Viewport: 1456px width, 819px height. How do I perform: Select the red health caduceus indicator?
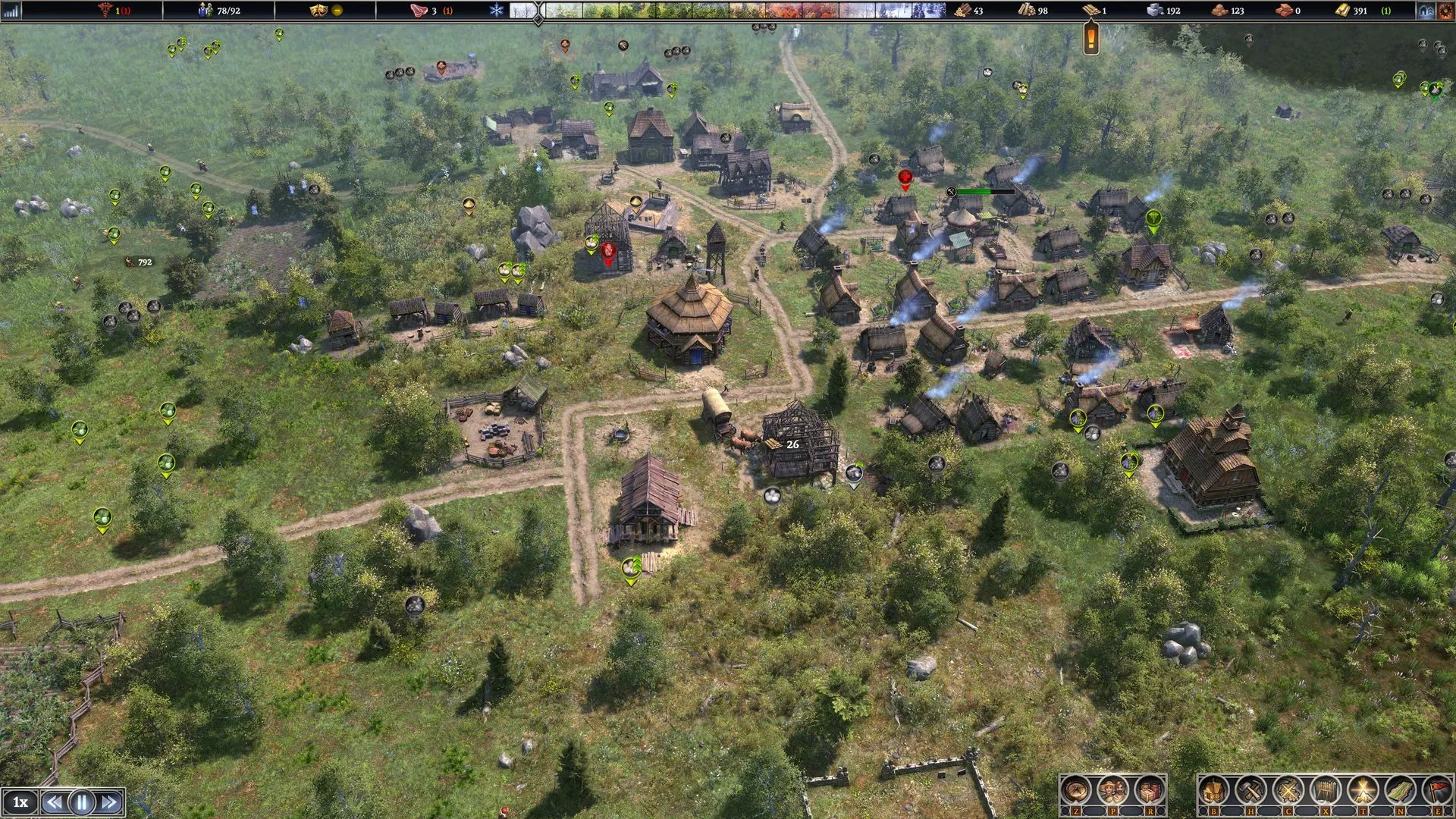[105, 11]
